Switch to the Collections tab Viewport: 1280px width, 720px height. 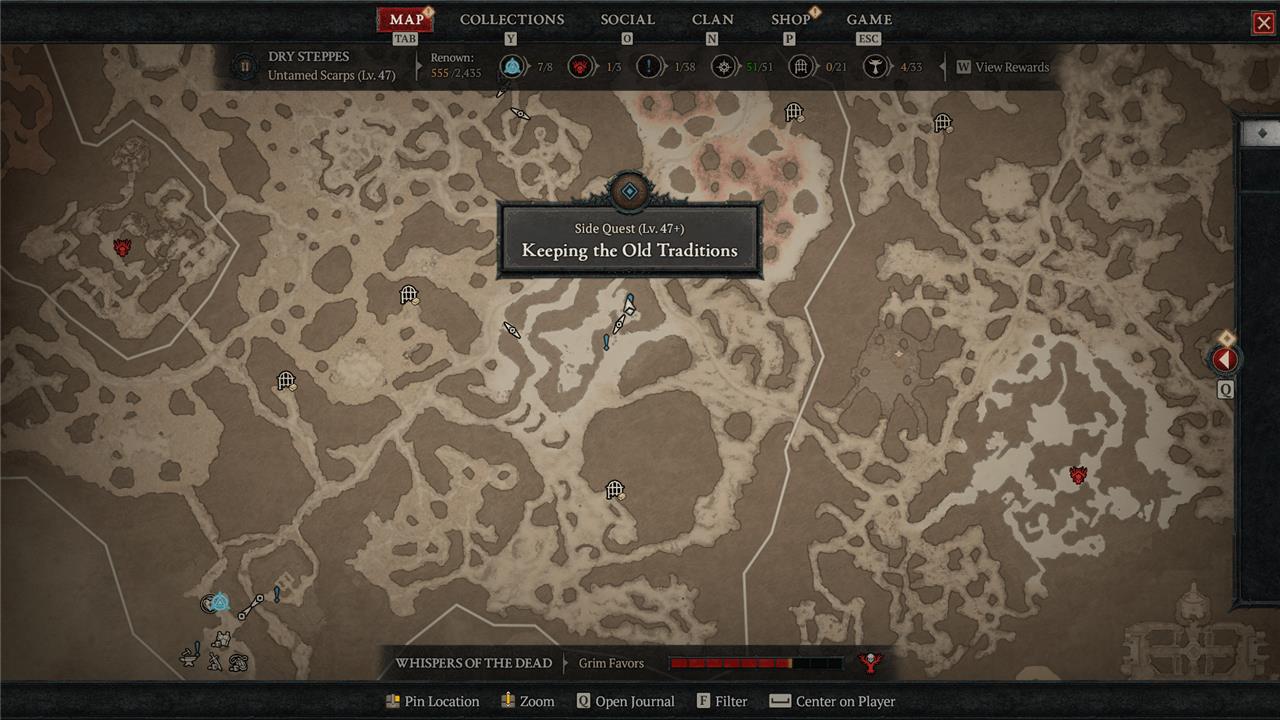pyautogui.click(x=512, y=20)
